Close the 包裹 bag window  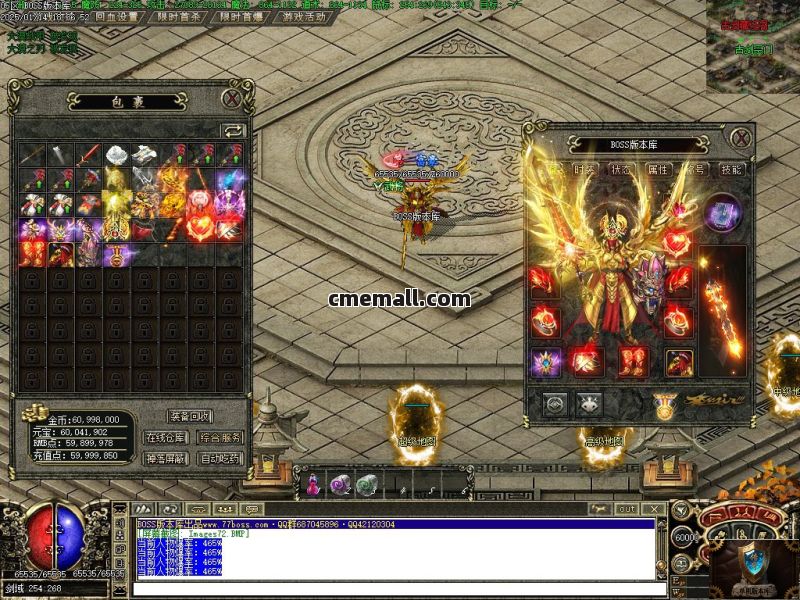click(x=232, y=98)
